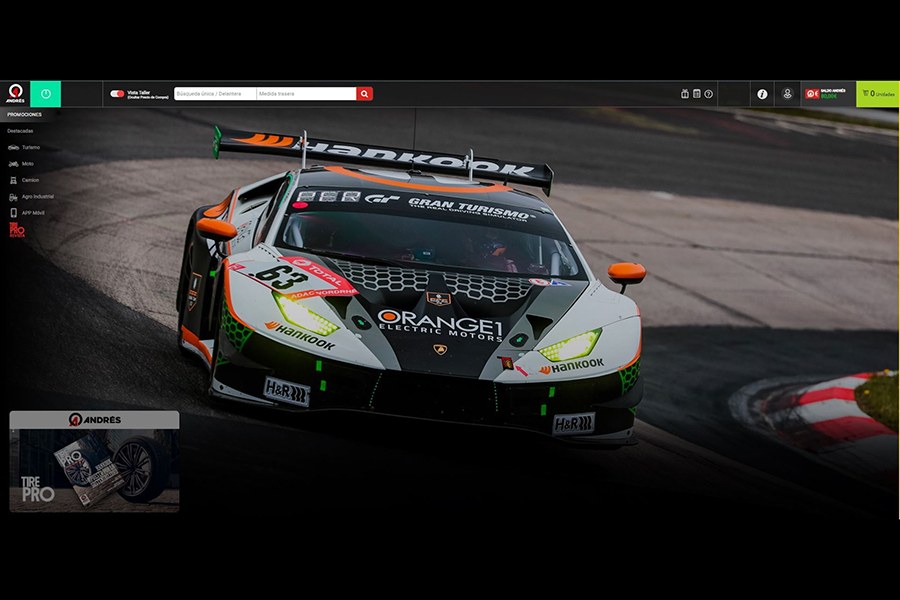Screen dimensions: 900x600
Task: Open the calculator icon in the header
Action: (696, 94)
